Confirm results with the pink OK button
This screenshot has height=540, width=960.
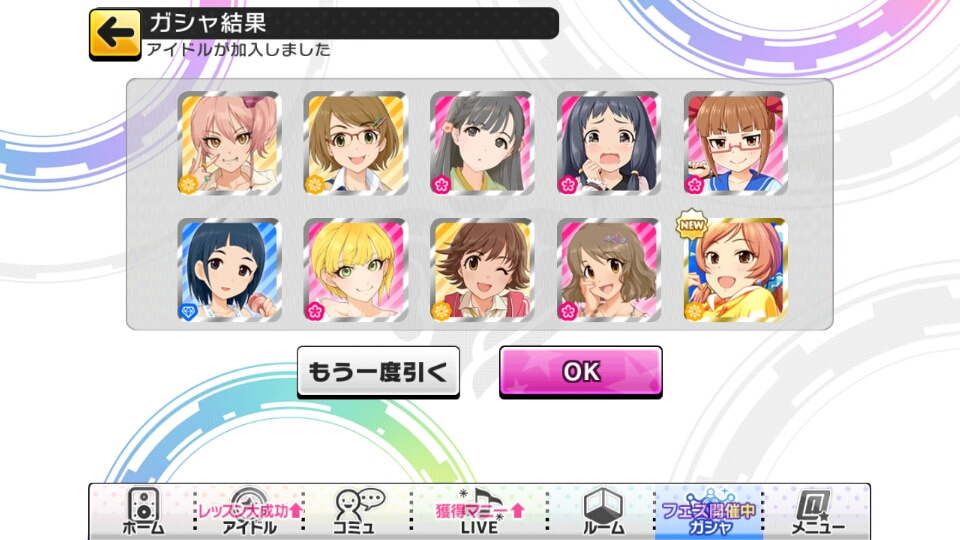580,372
